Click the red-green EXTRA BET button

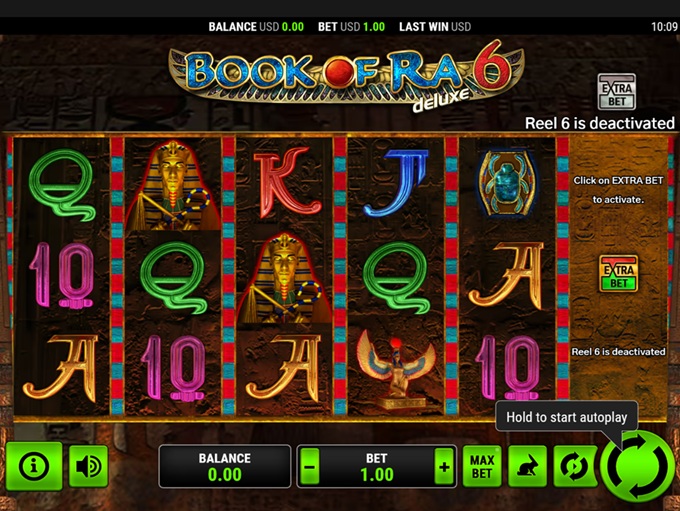[x=618, y=273]
